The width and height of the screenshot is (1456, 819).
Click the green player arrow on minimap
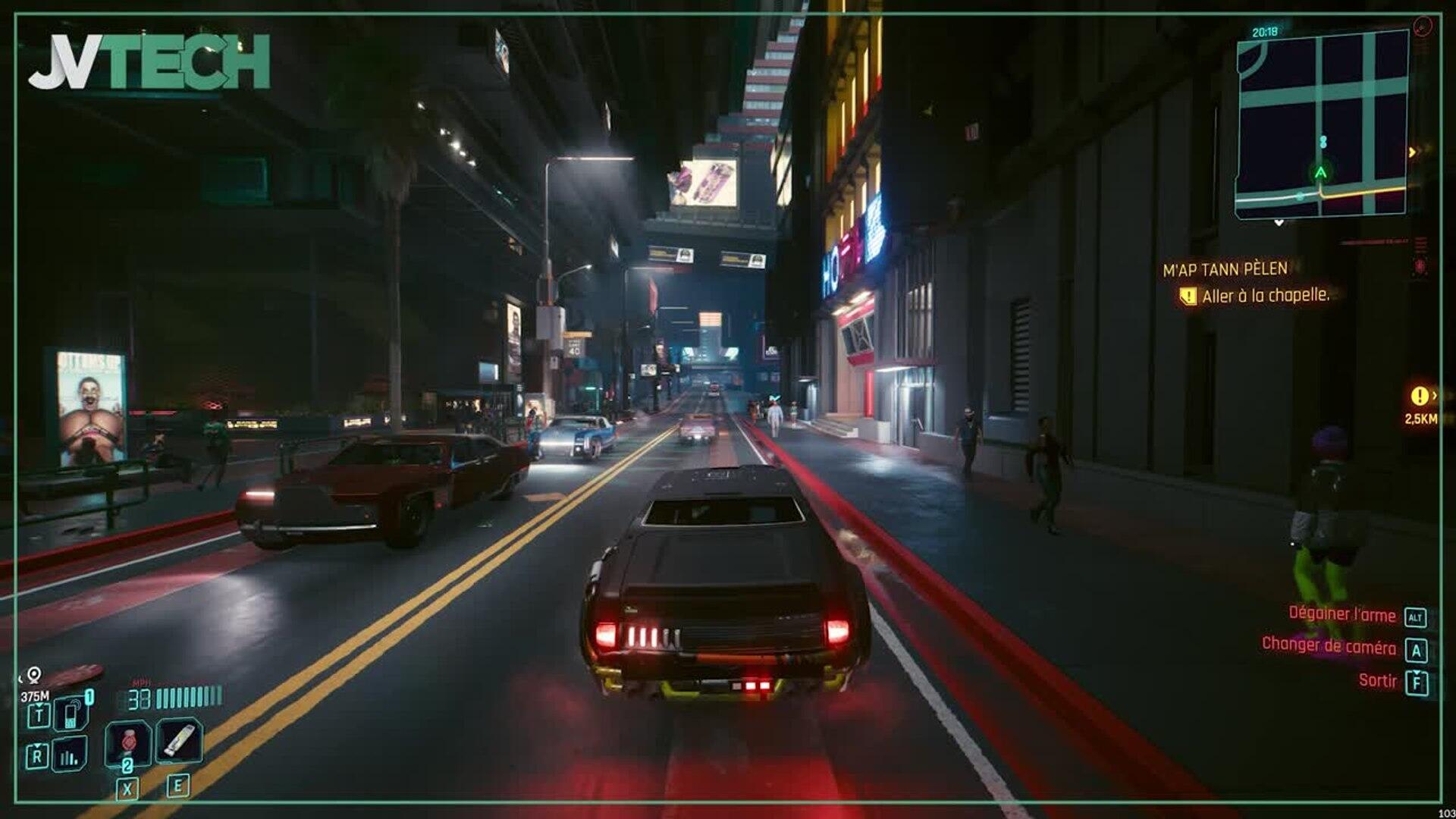pos(1320,173)
